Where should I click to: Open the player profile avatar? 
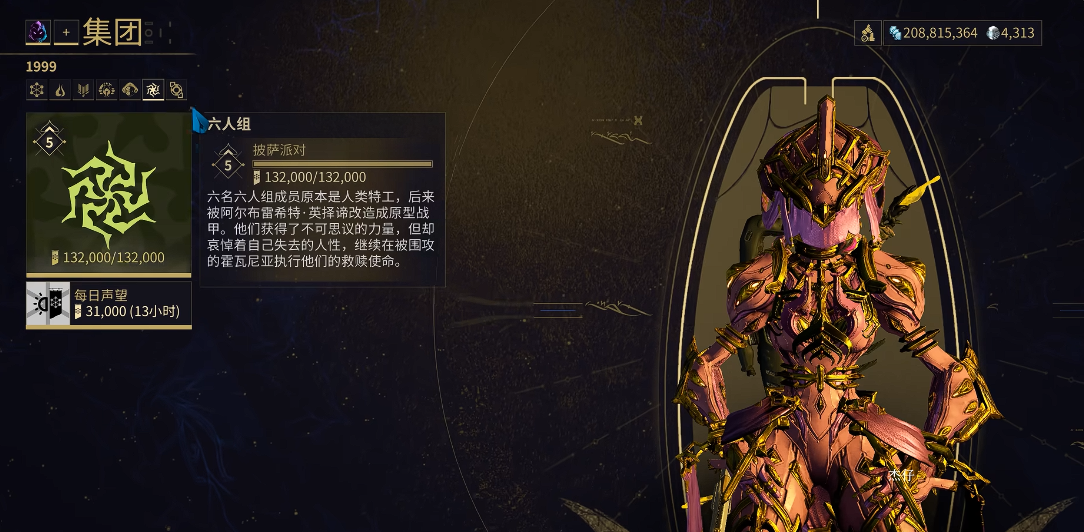click(38, 33)
